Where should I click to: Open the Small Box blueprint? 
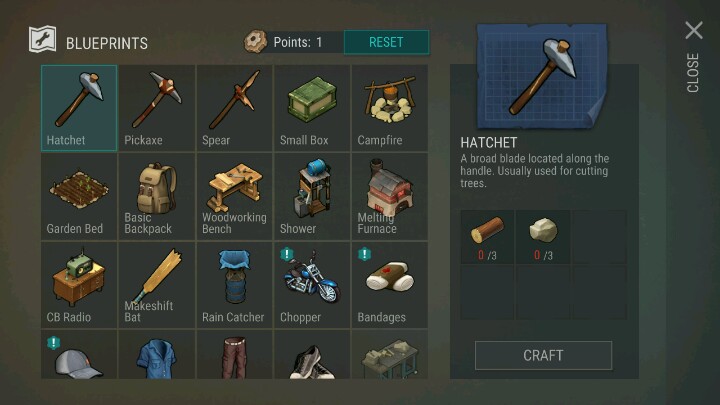[313, 107]
